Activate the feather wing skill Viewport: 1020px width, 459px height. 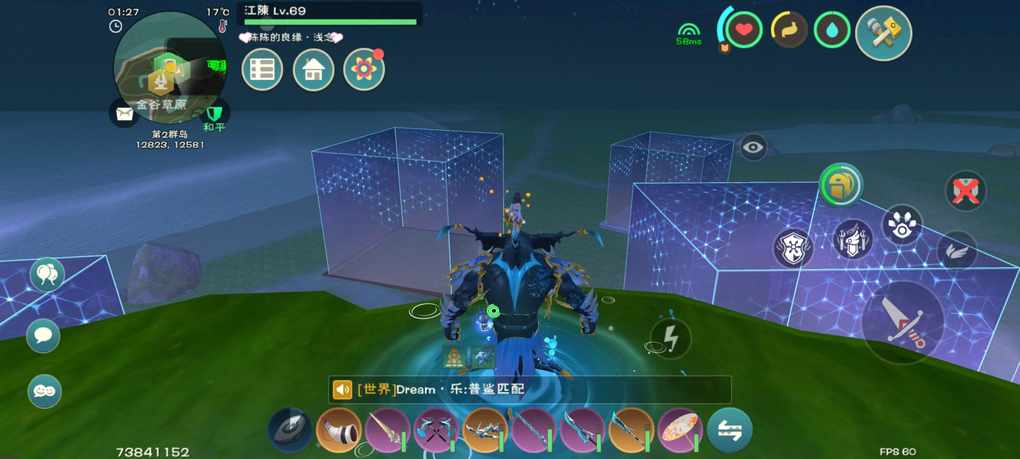pyautogui.click(x=957, y=249)
